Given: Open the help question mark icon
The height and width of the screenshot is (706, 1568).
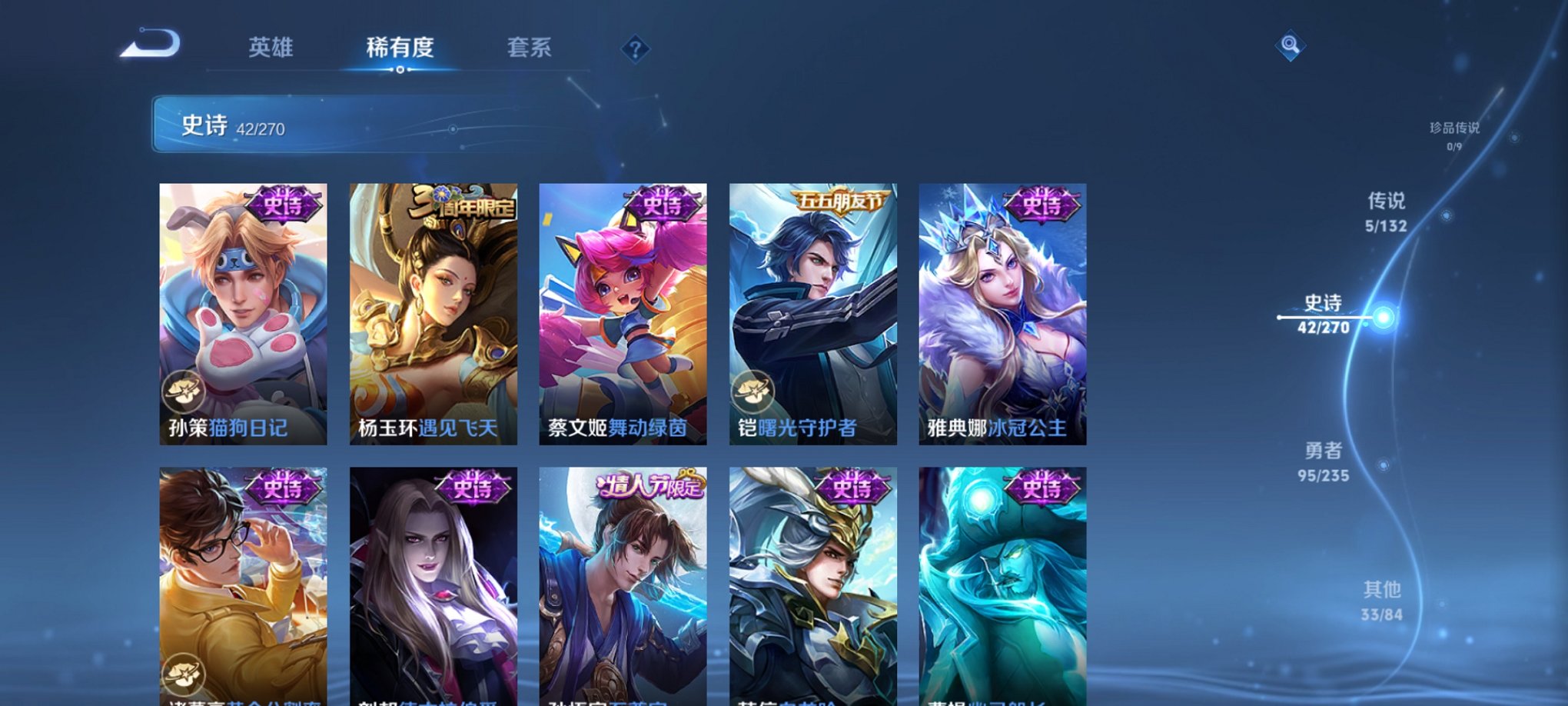Looking at the screenshot, I should pos(634,49).
